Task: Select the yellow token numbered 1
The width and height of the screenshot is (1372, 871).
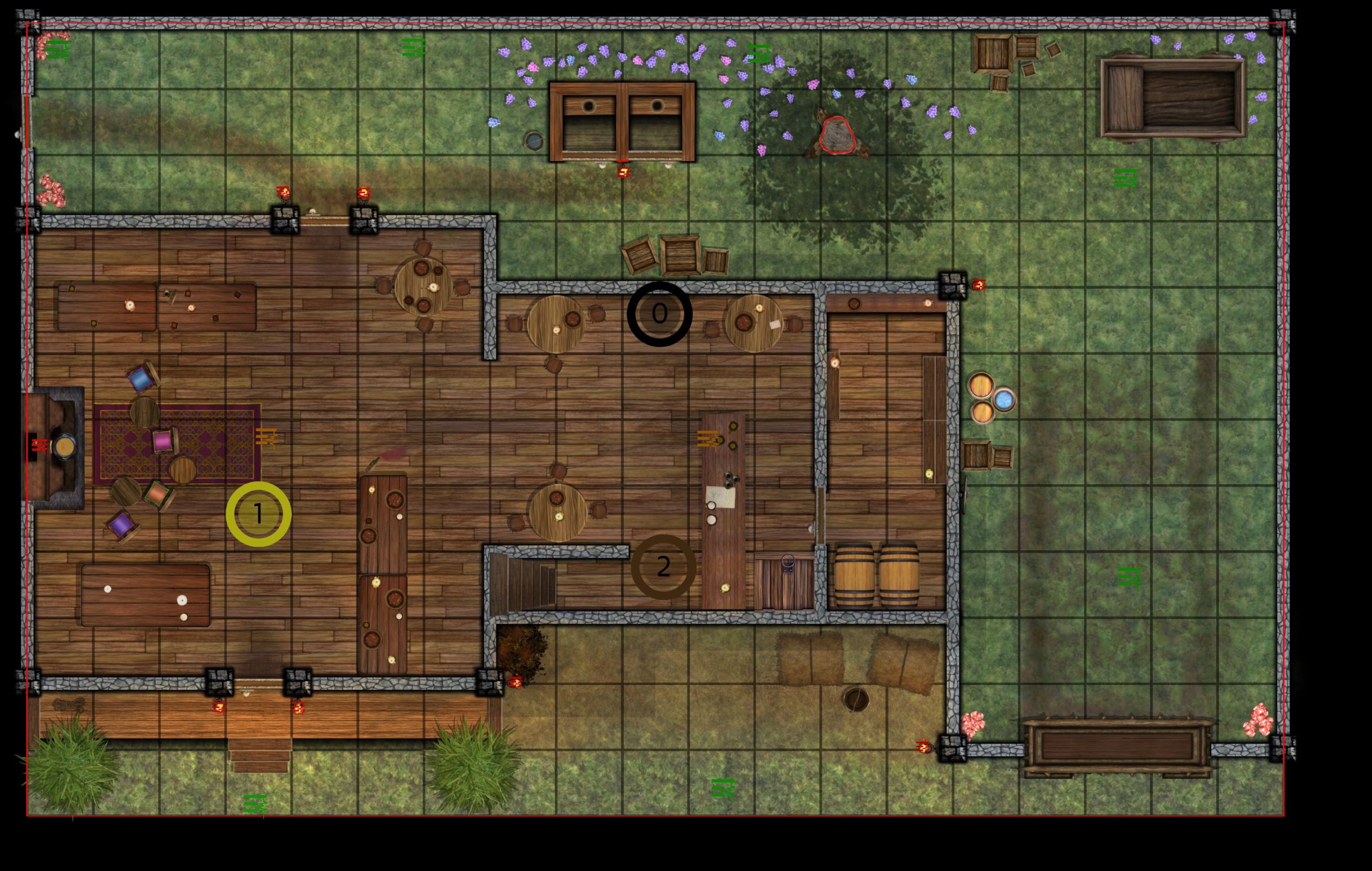Action: pyautogui.click(x=258, y=514)
